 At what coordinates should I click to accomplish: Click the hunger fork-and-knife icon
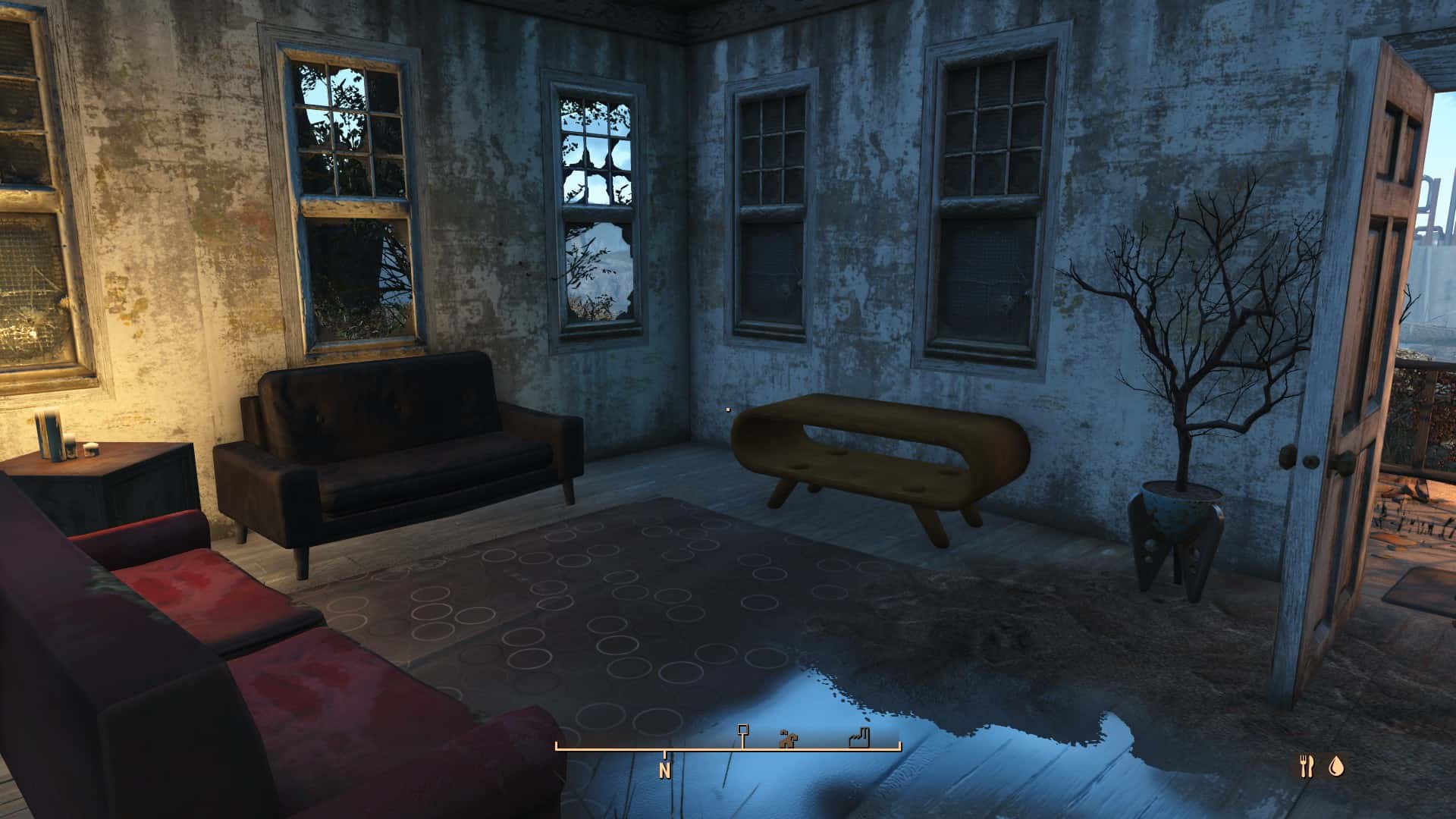(1306, 767)
